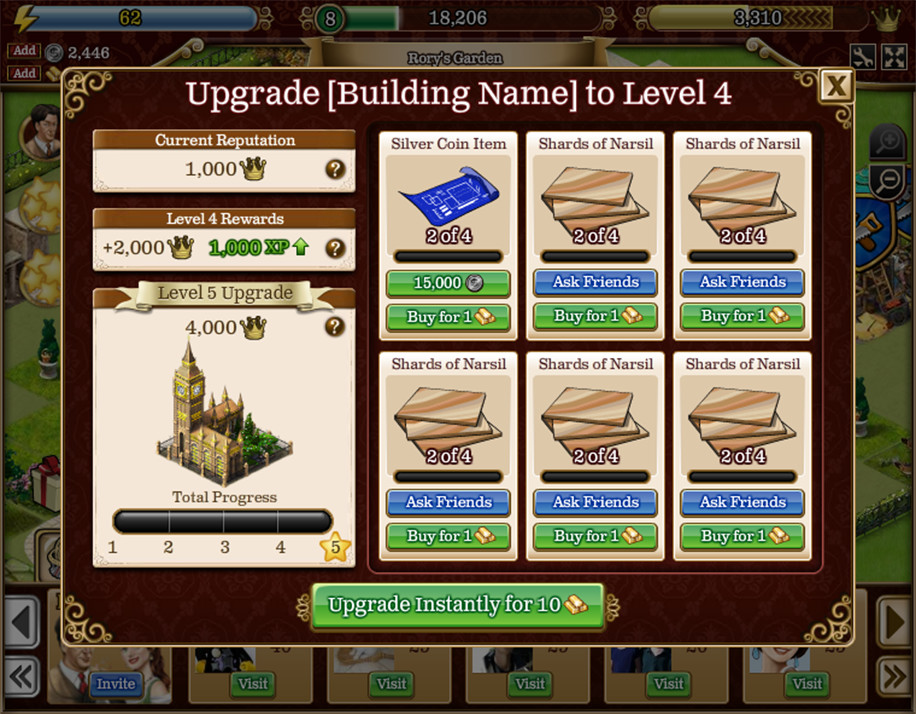Upgrade Instantly for 10 gold
This screenshot has width=916, height=714.
(x=458, y=605)
